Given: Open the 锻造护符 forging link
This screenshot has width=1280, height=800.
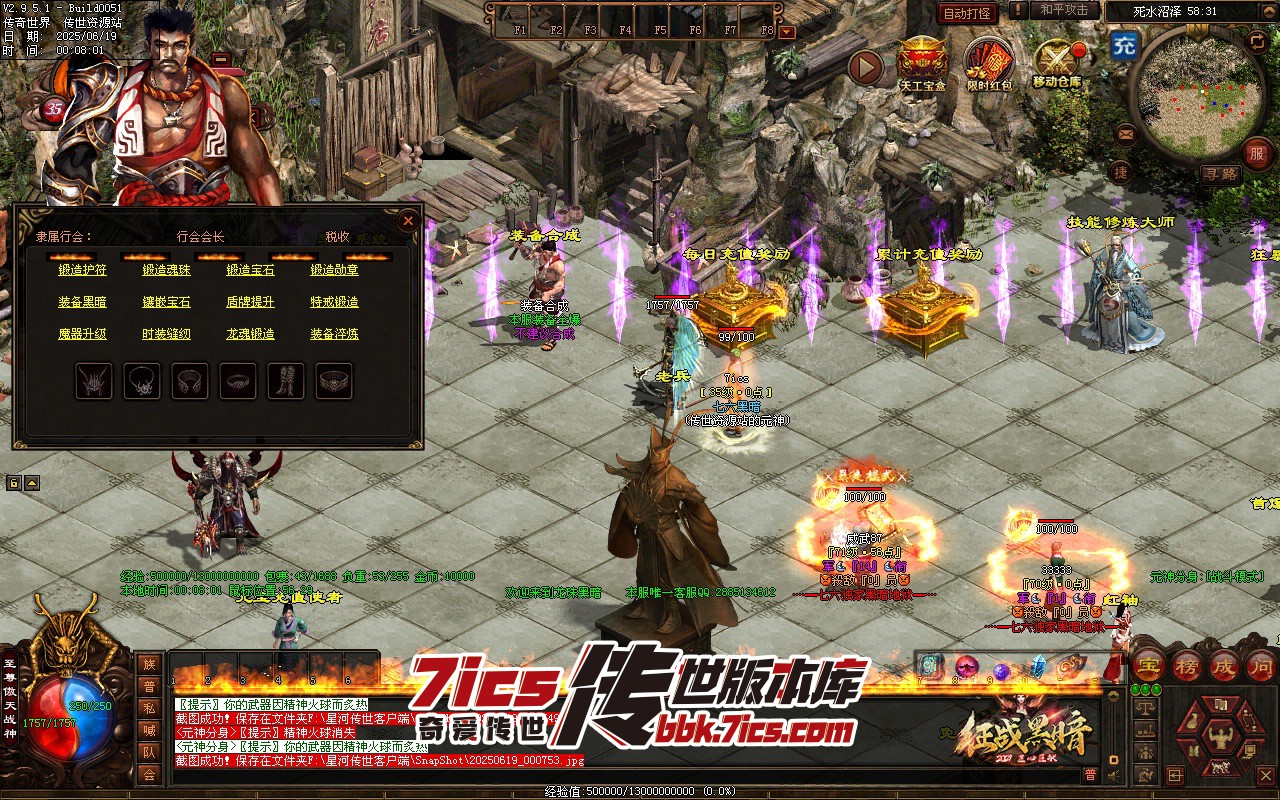Looking at the screenshot, I should (x=82, y=270).
